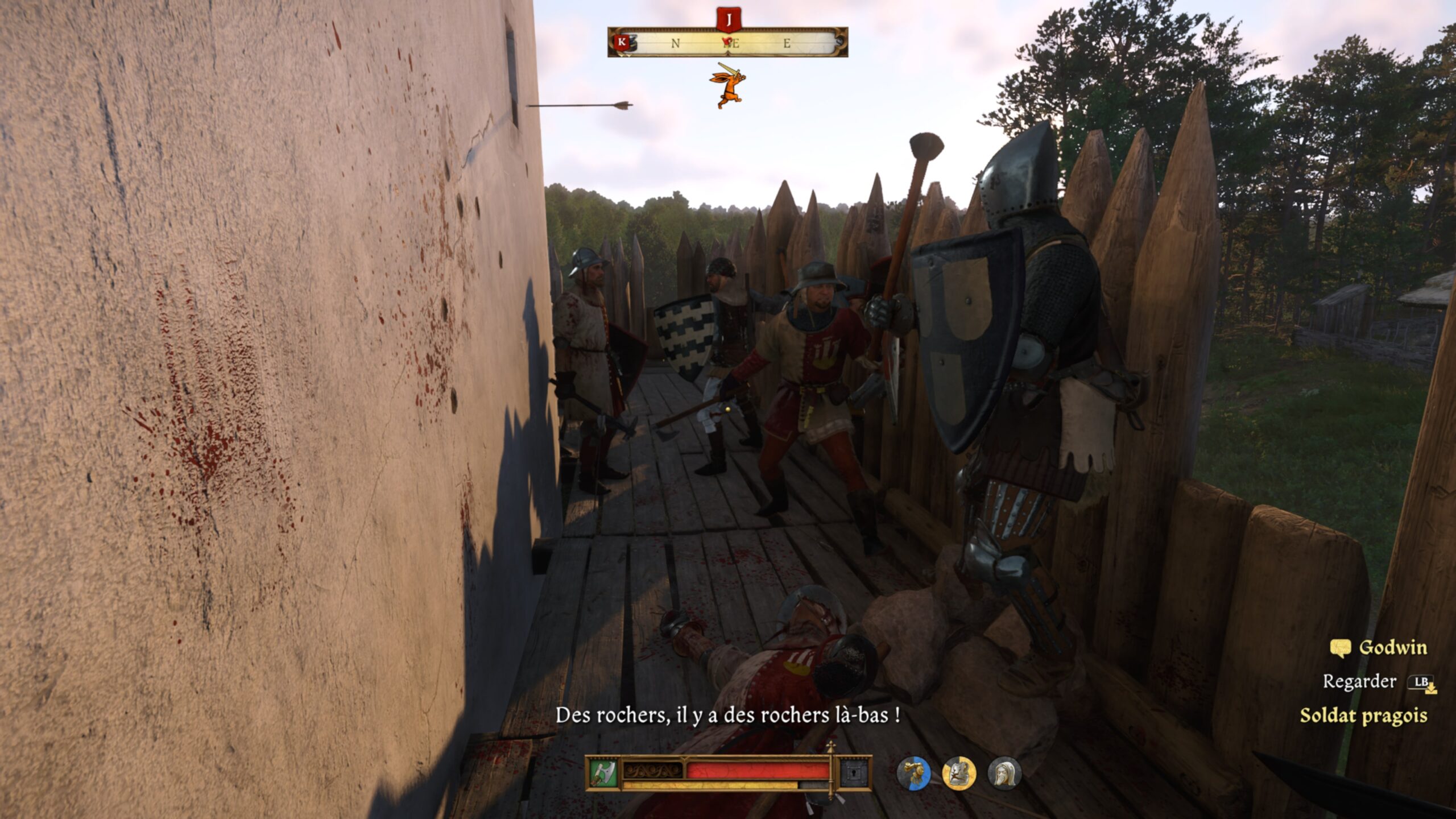Image resolution: width=1456 pixels, height=819 pixels.
Task: Inspect the blue-and-grey golden arm status icon
Action: click(x=913, y=773)
